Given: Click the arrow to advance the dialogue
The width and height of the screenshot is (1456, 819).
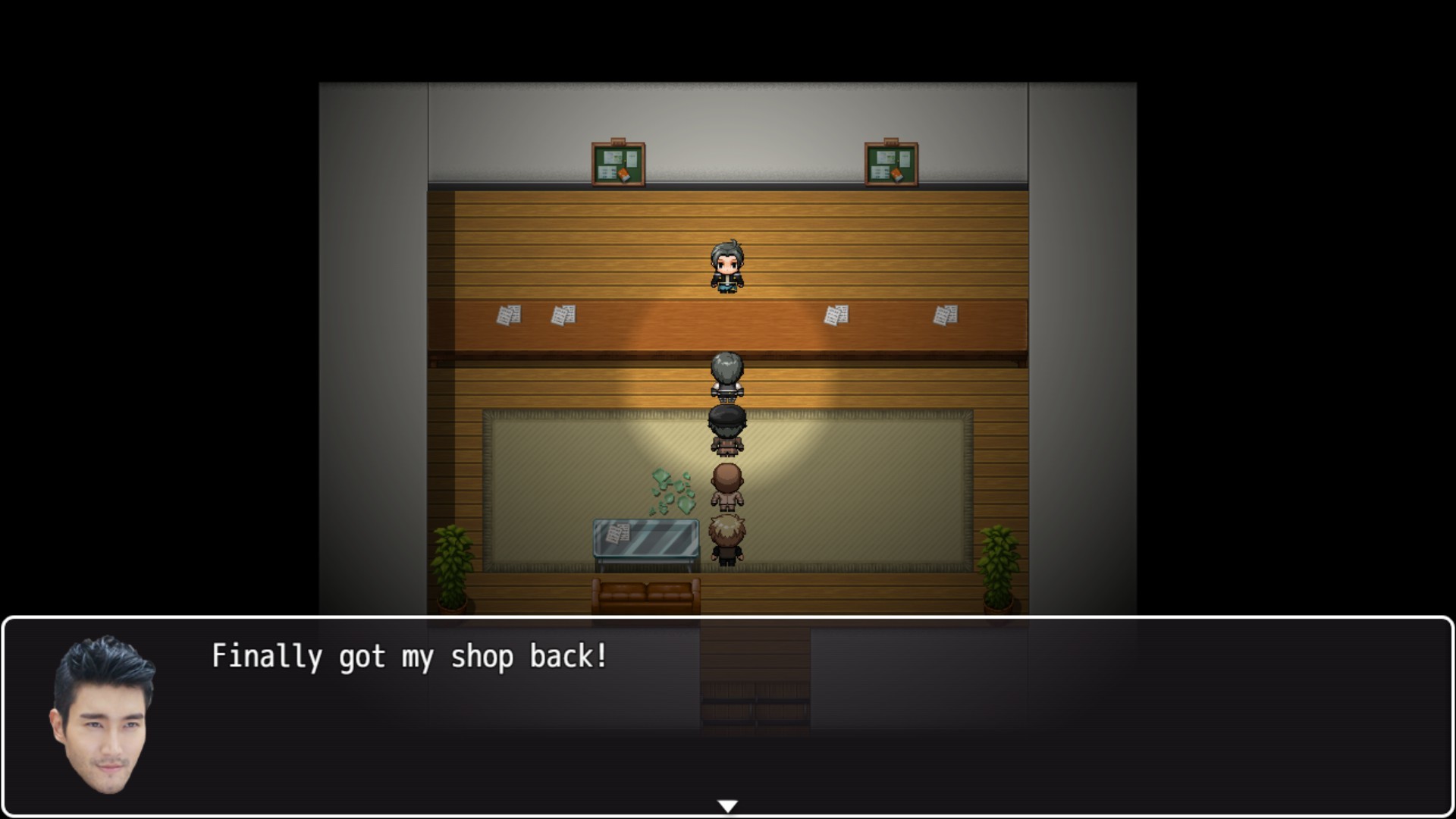Looking at the screenshot, I should [x=728, y=805].
